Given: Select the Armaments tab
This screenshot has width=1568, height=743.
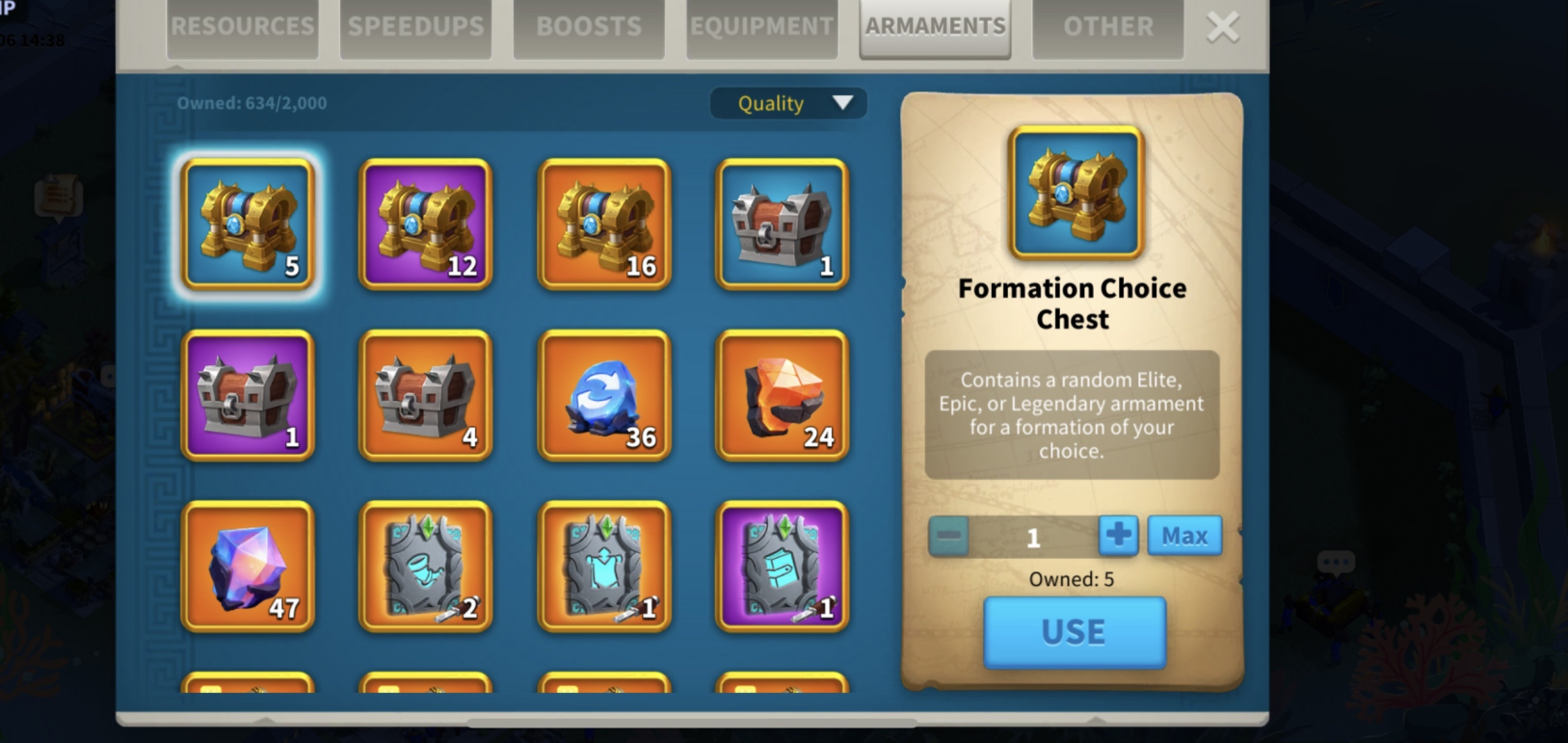Looking at the screenshot, I should (935, 27).
